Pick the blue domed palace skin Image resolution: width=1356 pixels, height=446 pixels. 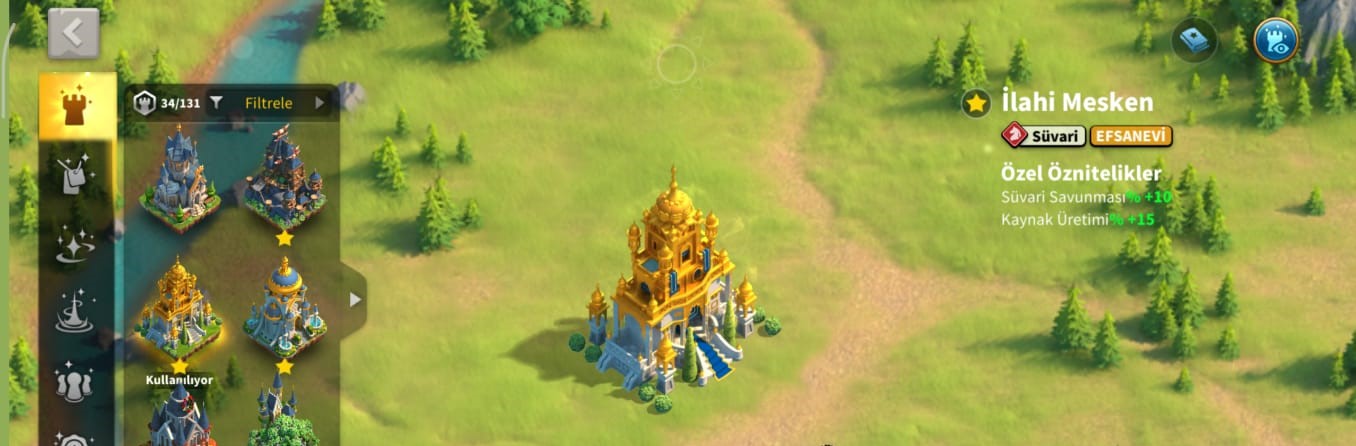click(x=284, y=306)
